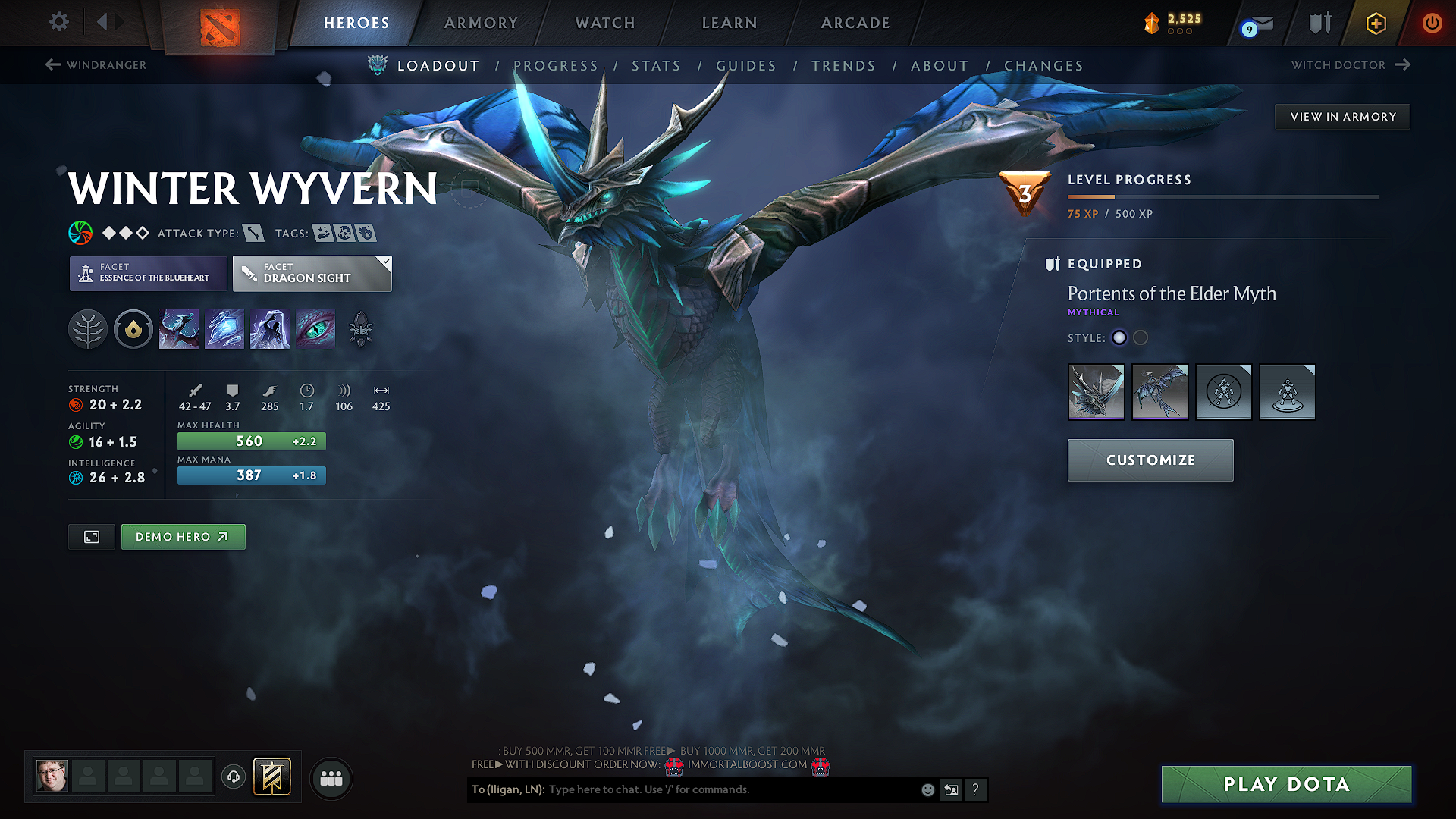Open the ARCADE menu
Image resolution: width=1456 pixels, height=819 pixels.
pos(855,23)
